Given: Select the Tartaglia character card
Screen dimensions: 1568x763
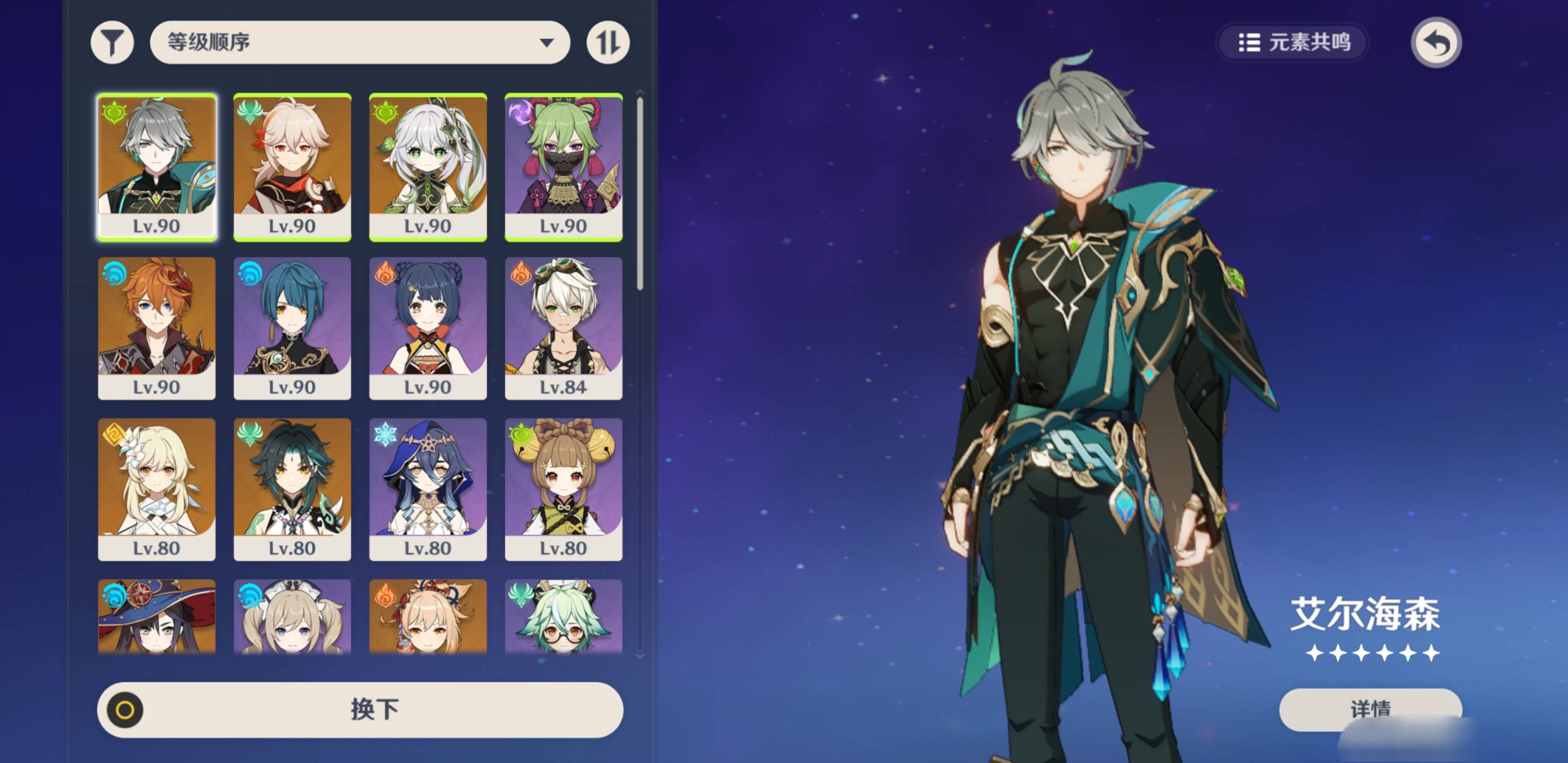Looking at the screenshot, I should point(156,327).
